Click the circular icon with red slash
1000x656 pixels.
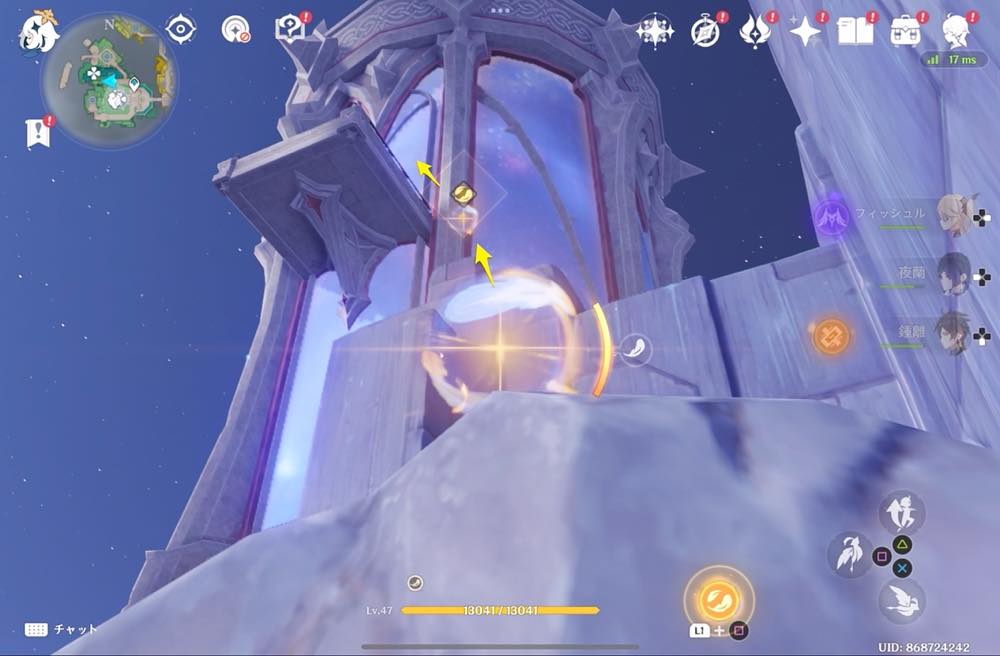(x=236, y=30)
